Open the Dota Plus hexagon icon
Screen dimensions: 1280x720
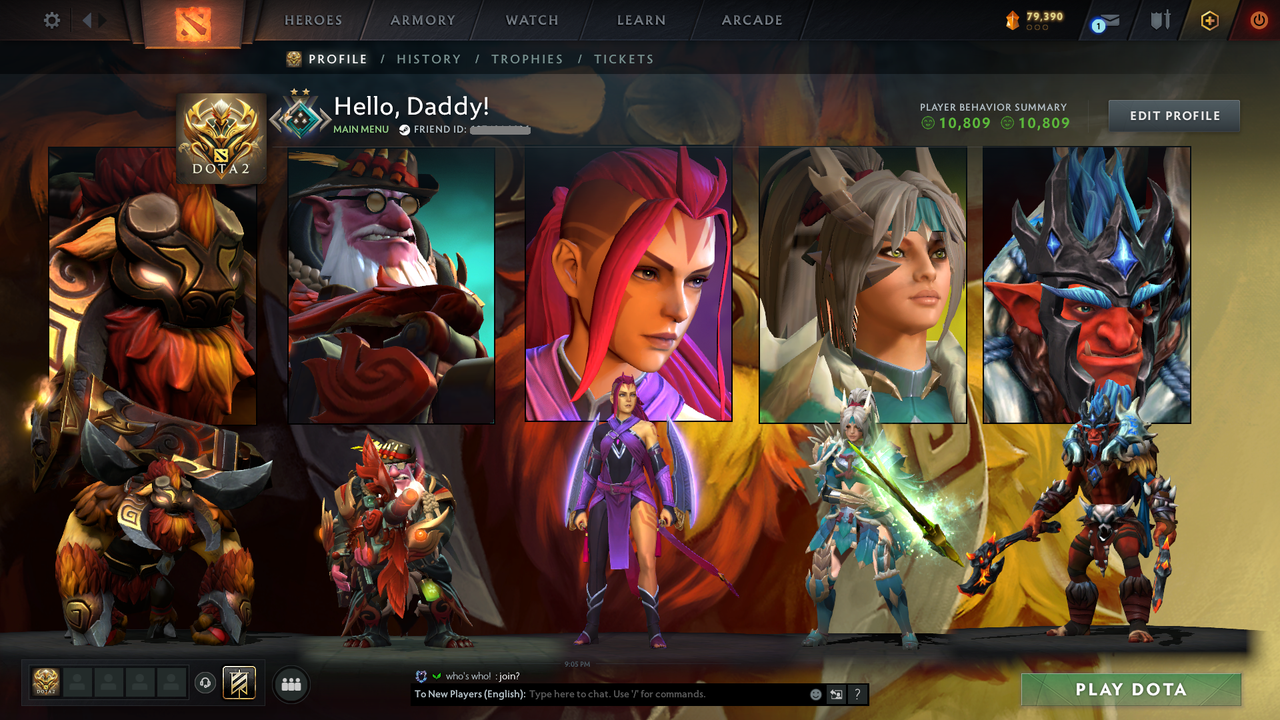click(x=1208, y=19)
